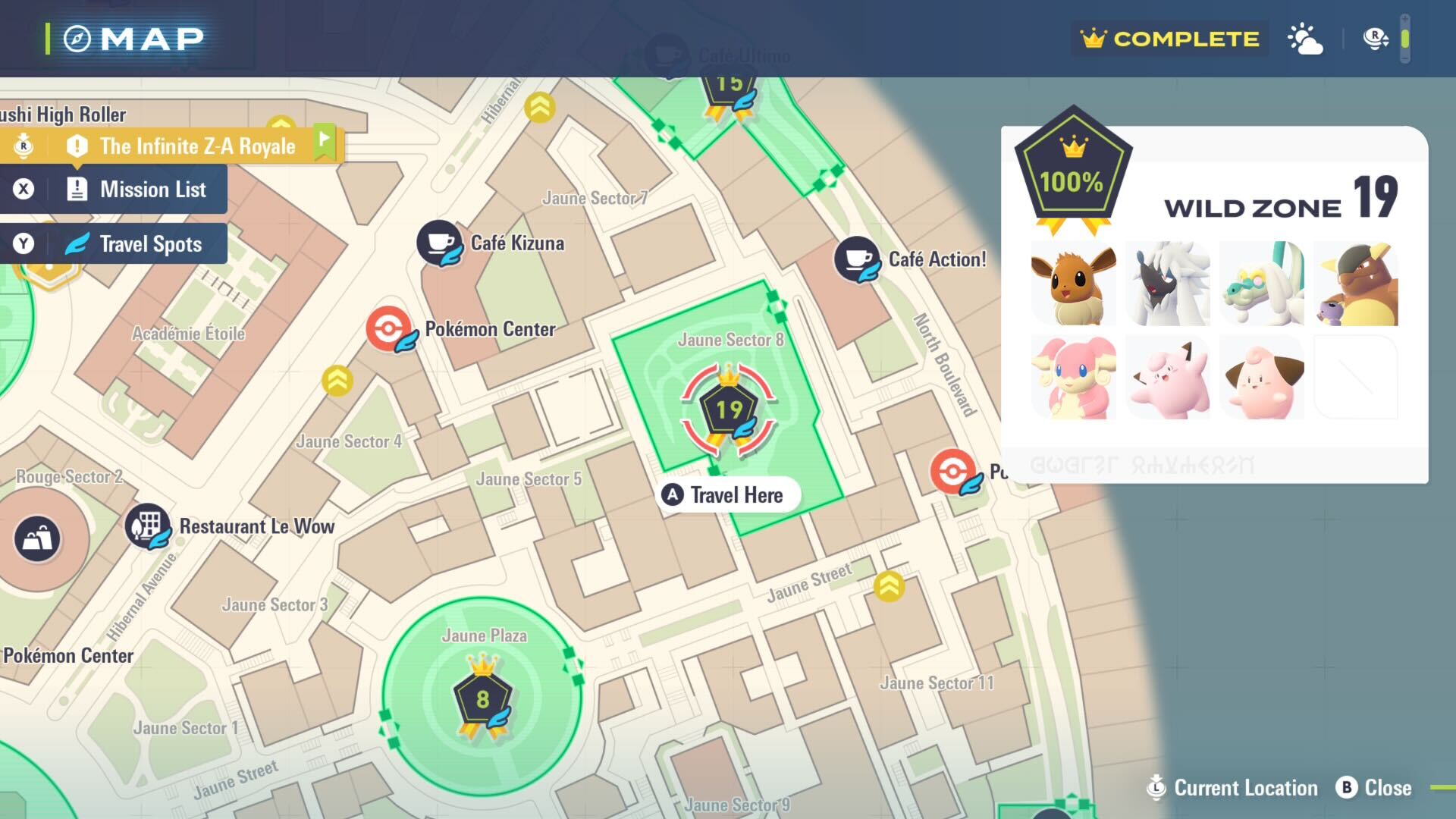Select the Cleffa portrait in Wild Zone panel

[x=1262, y=378]
